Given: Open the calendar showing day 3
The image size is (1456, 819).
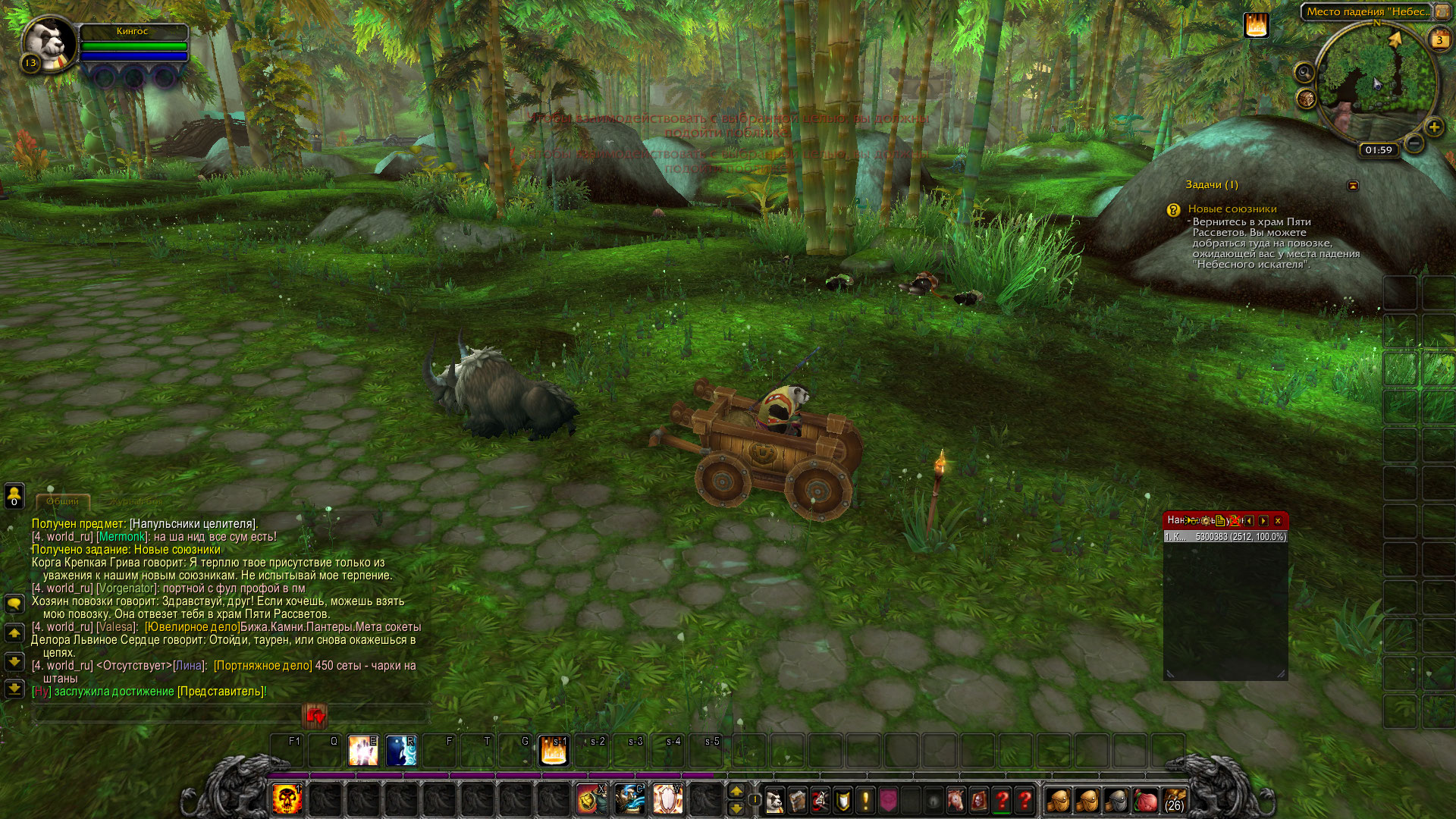Looking at the screenshot, I should (x=1439, y=39).
